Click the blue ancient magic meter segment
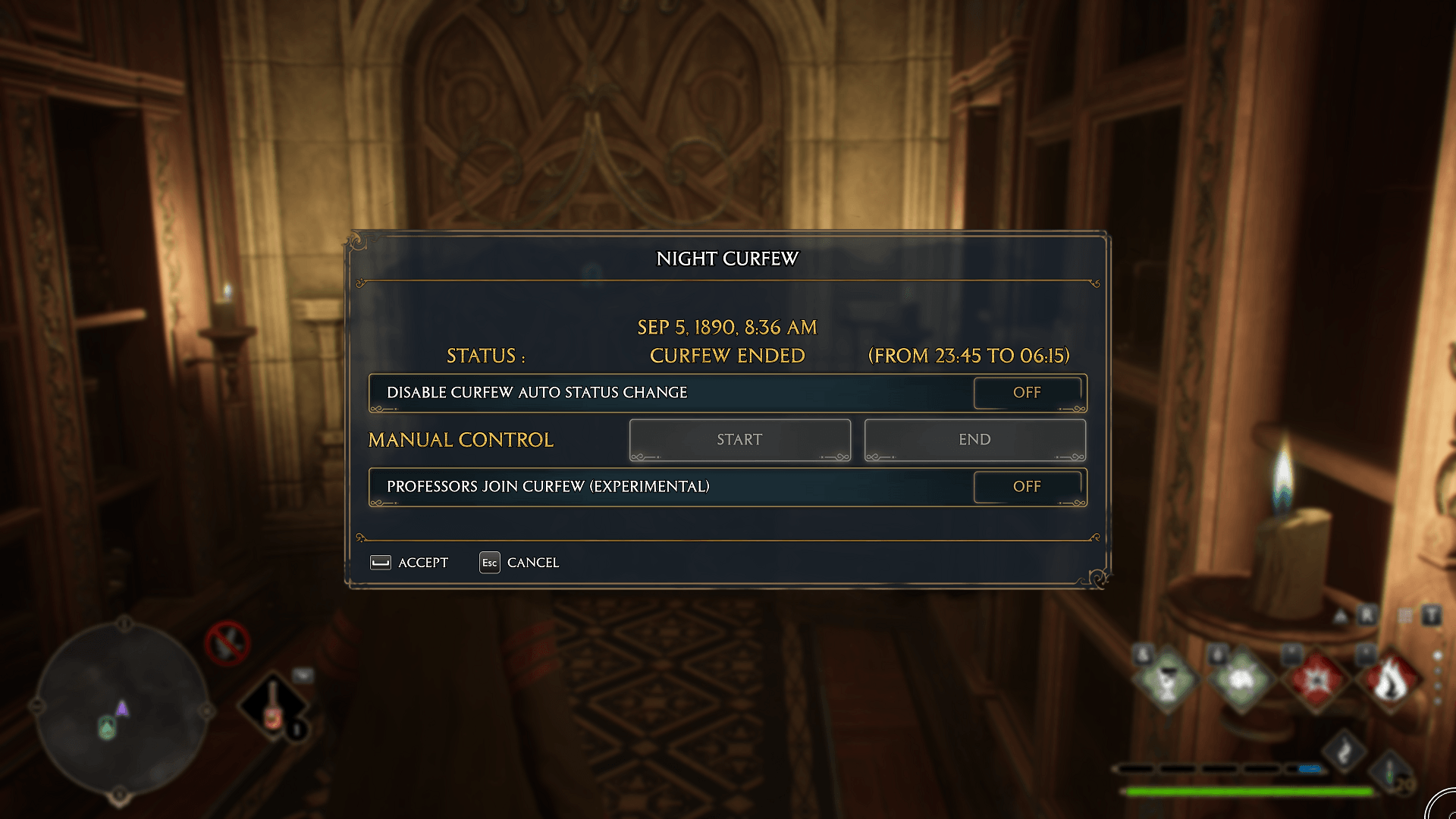The image size is (1456, 819). tap(1310, 768)
